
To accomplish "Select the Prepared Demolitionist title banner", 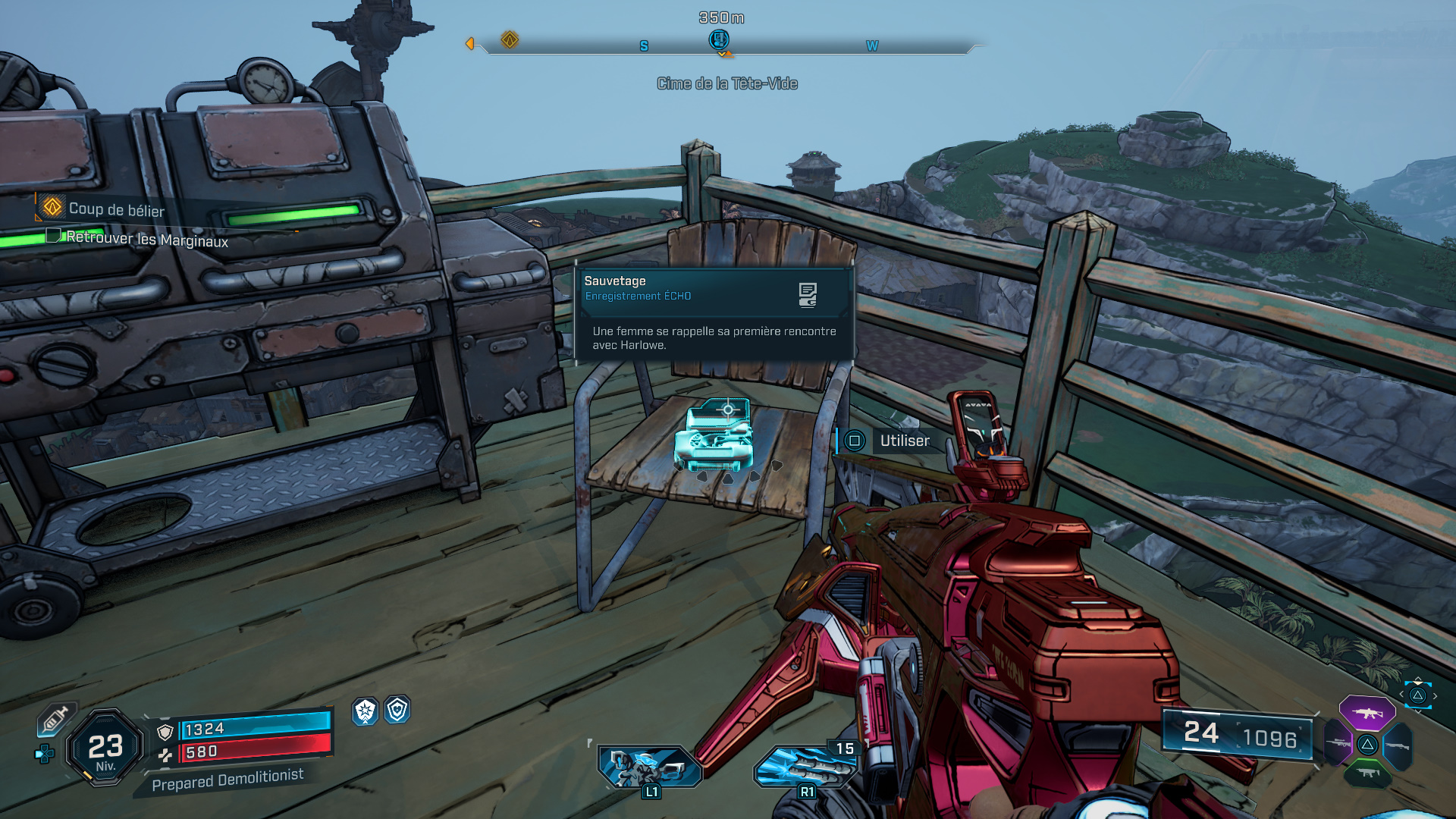I will [x=227, y=780].
